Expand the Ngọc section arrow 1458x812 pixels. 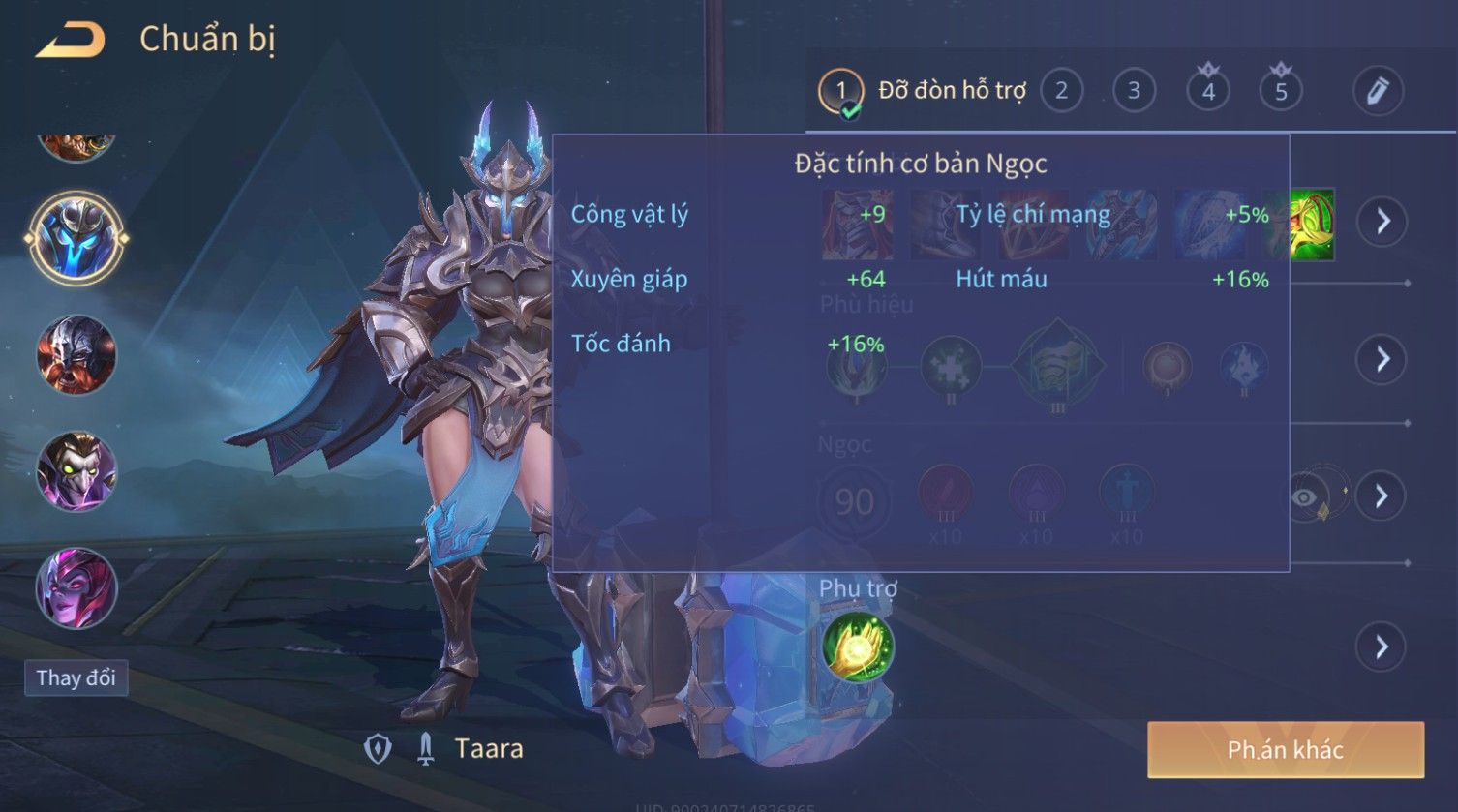coord(1382,496)
